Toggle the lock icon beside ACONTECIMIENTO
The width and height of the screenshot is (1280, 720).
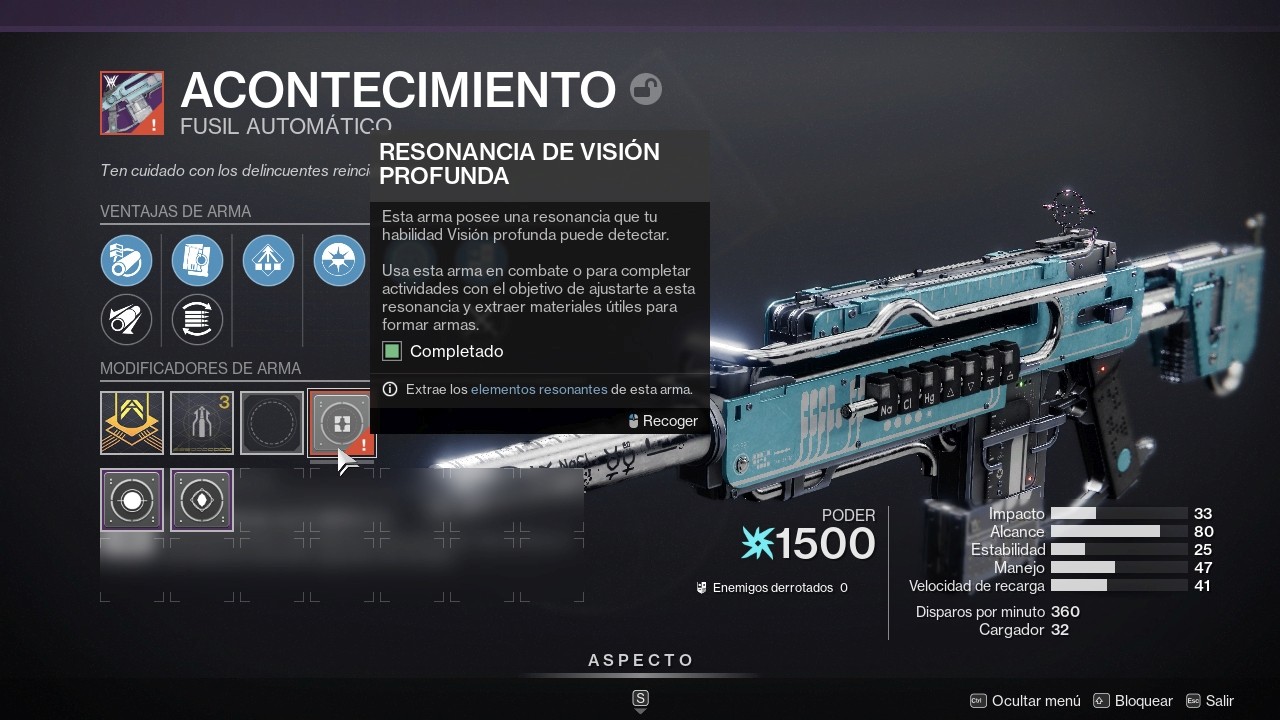tap(645, 89)
